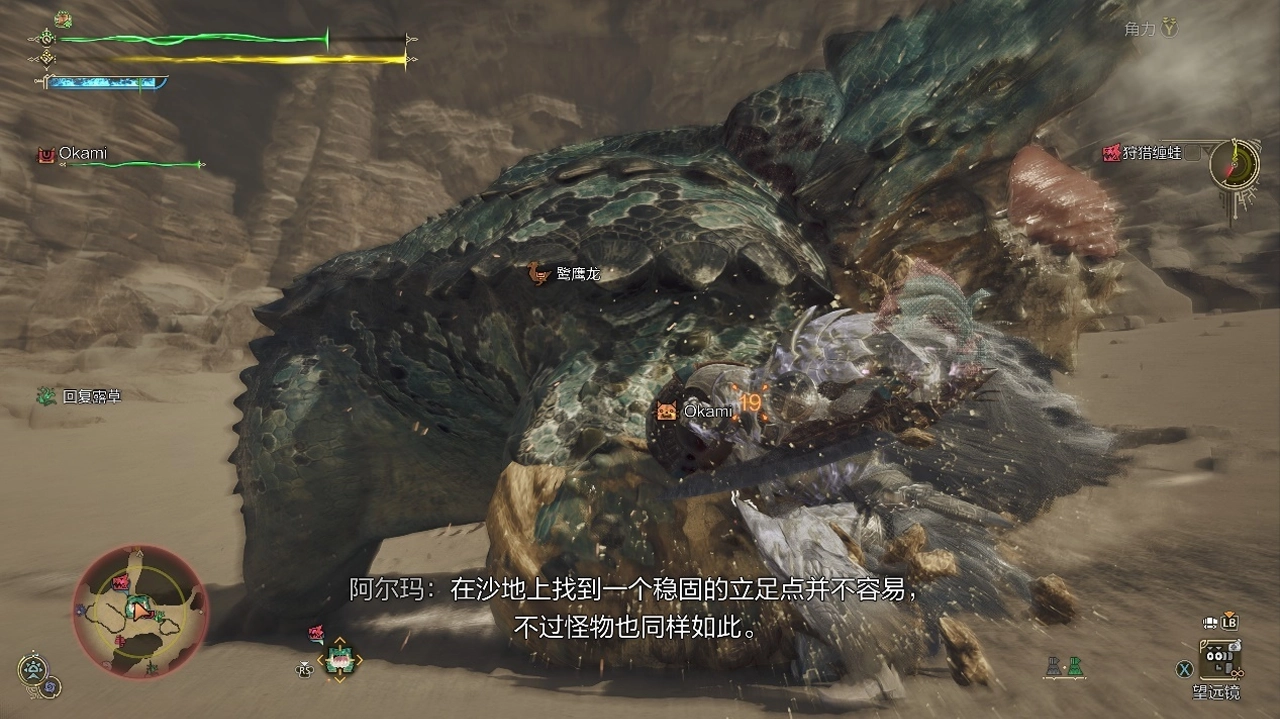Open the circular minimap
1280x719 pixels.
[x=140, y=611]
